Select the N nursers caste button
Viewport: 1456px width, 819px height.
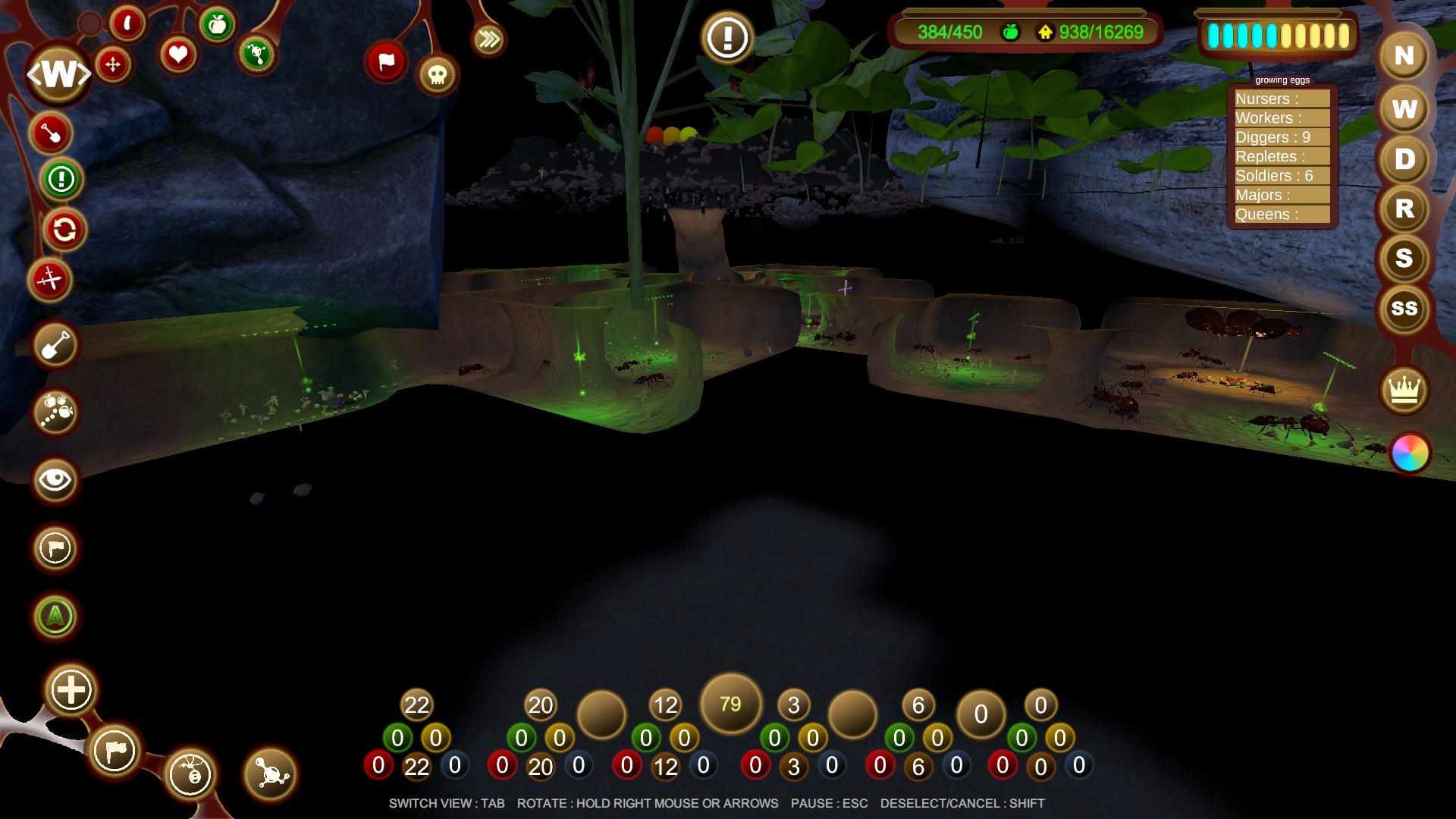tap(1404, 56)
